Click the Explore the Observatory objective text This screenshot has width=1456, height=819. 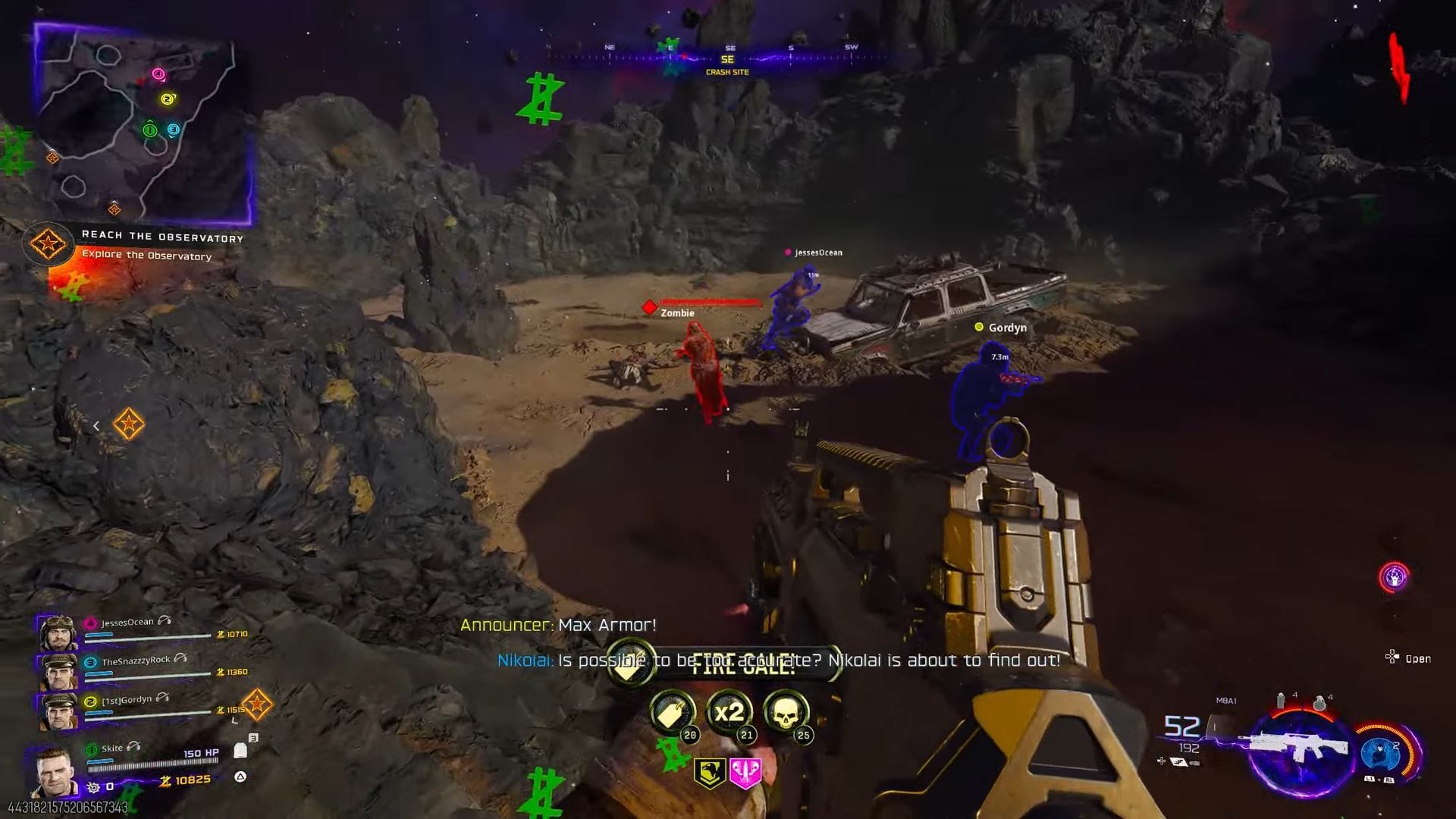click(x=146, y=256)
